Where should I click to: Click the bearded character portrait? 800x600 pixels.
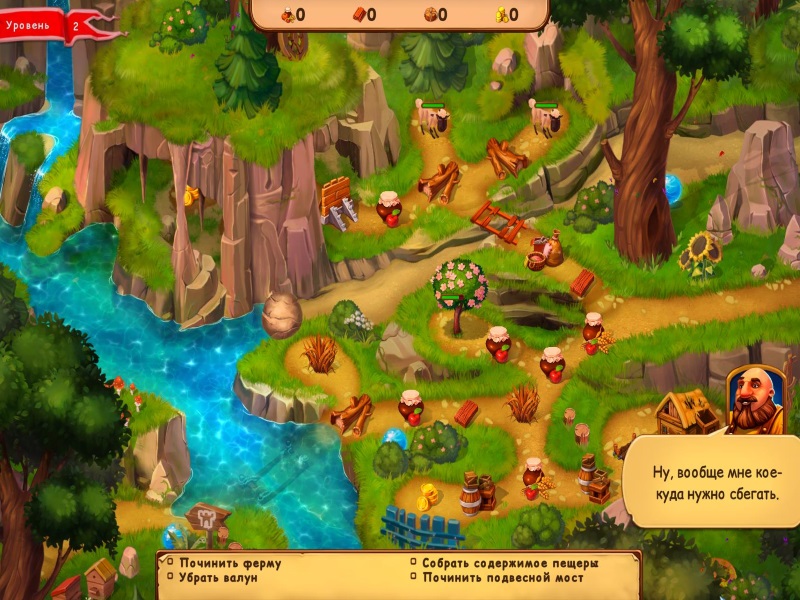[756, 400]
